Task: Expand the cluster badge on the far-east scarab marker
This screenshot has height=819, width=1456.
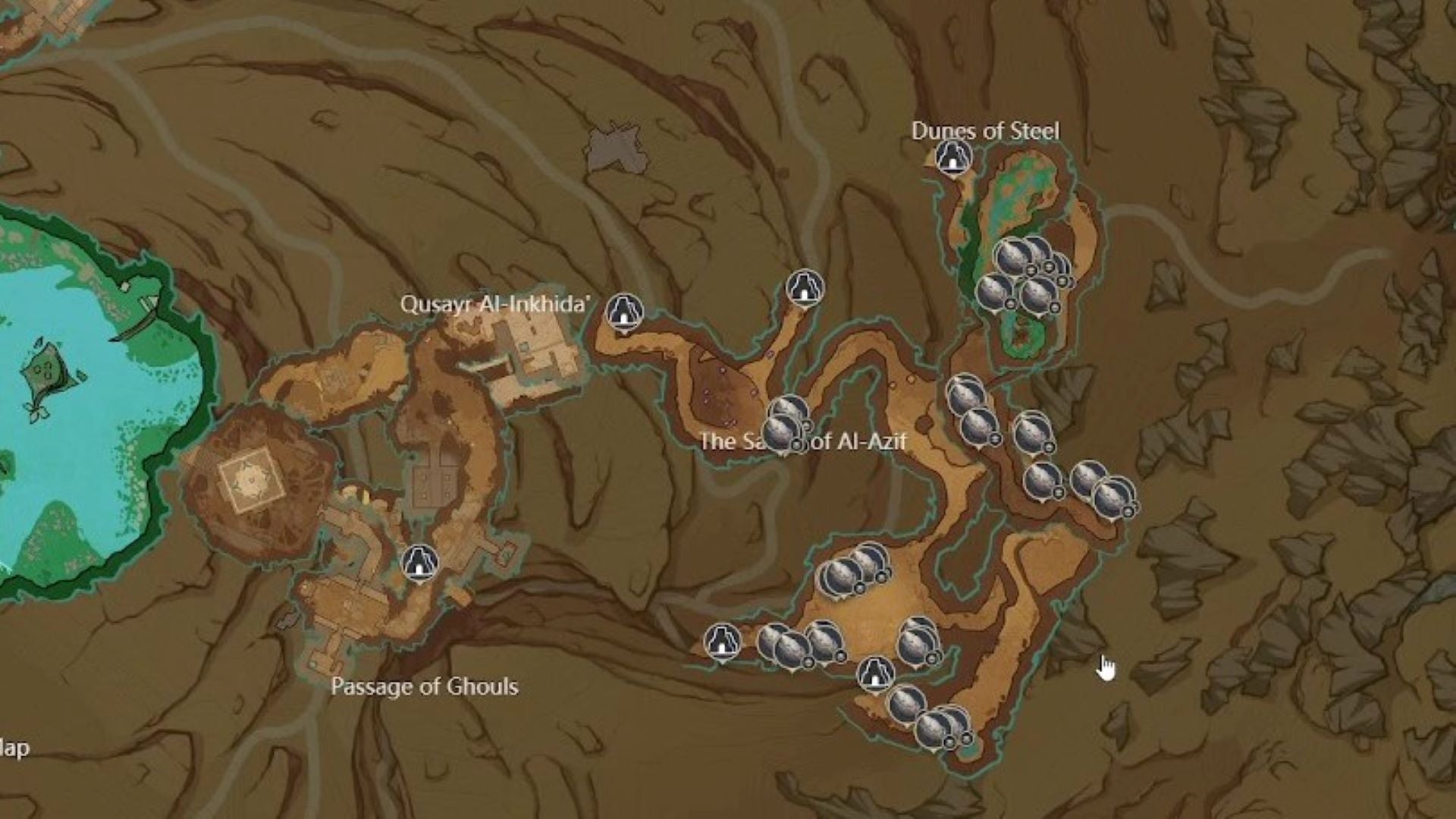Action: tap(1128, 511)
